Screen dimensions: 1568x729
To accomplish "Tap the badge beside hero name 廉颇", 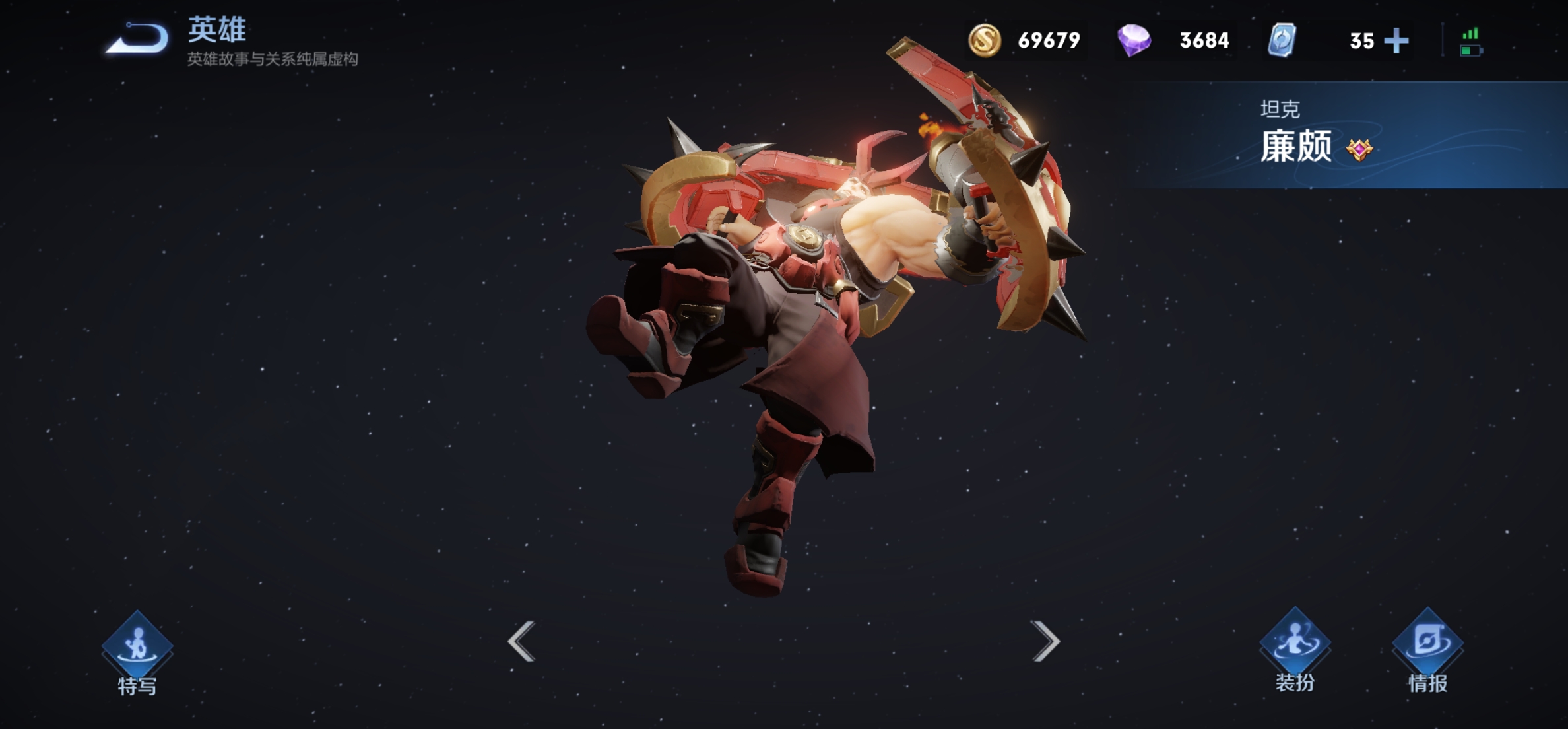I will click(1359, 149).
